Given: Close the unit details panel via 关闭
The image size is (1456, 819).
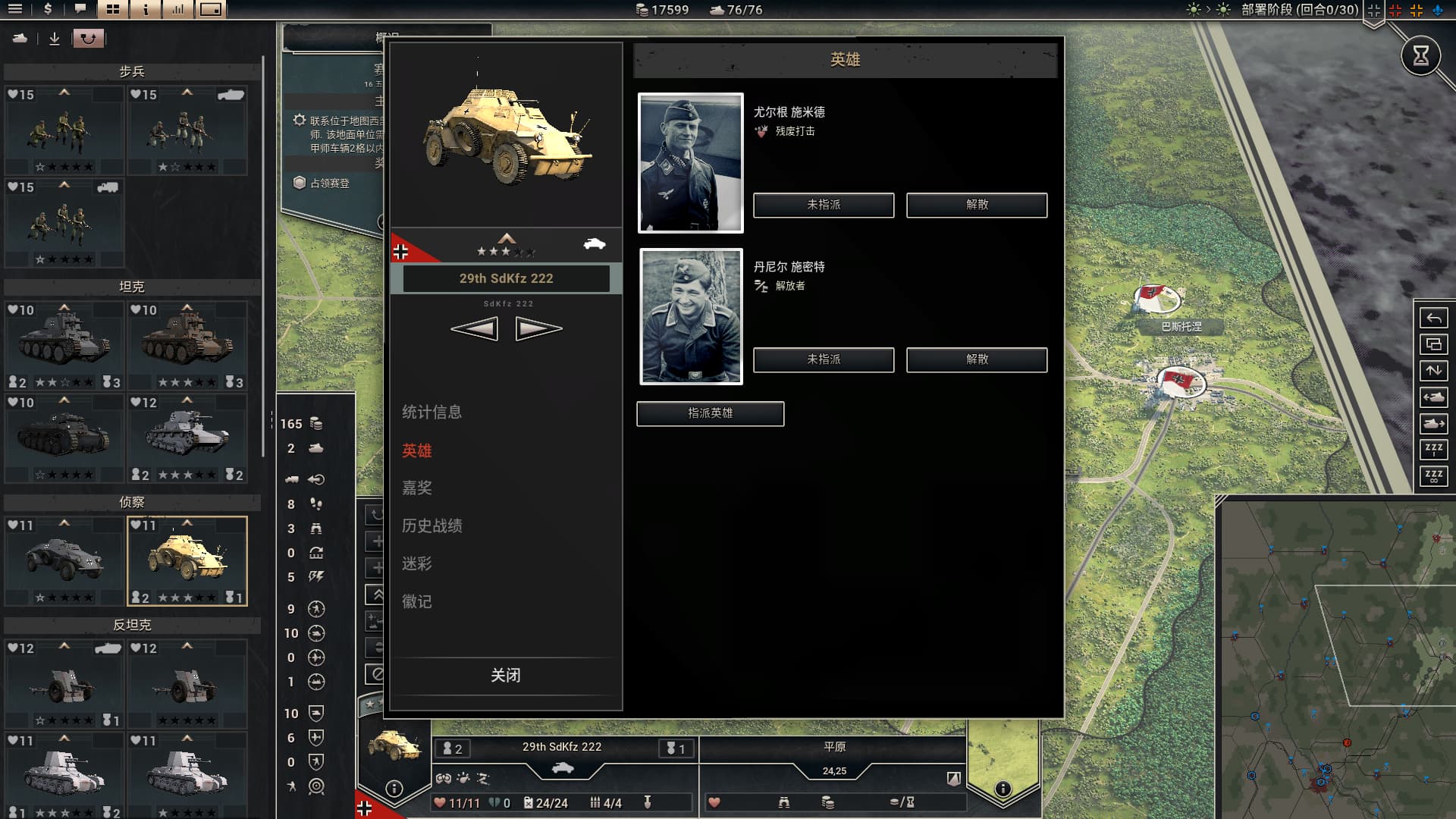Looking at the screenshot, I should click(505, 675).
